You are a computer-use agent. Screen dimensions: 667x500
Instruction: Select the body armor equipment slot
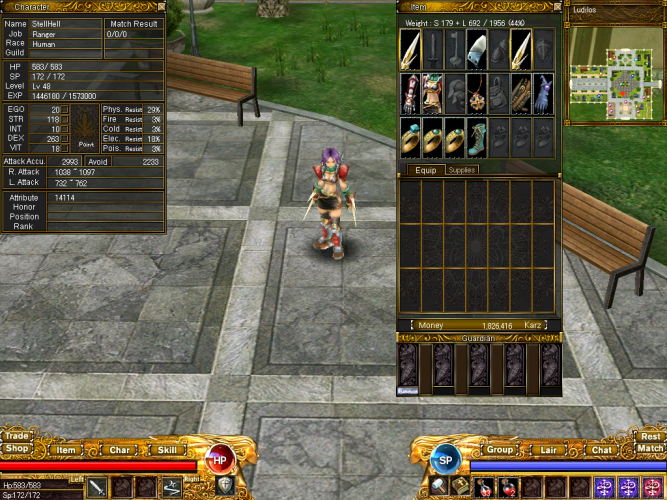[433, 93]
